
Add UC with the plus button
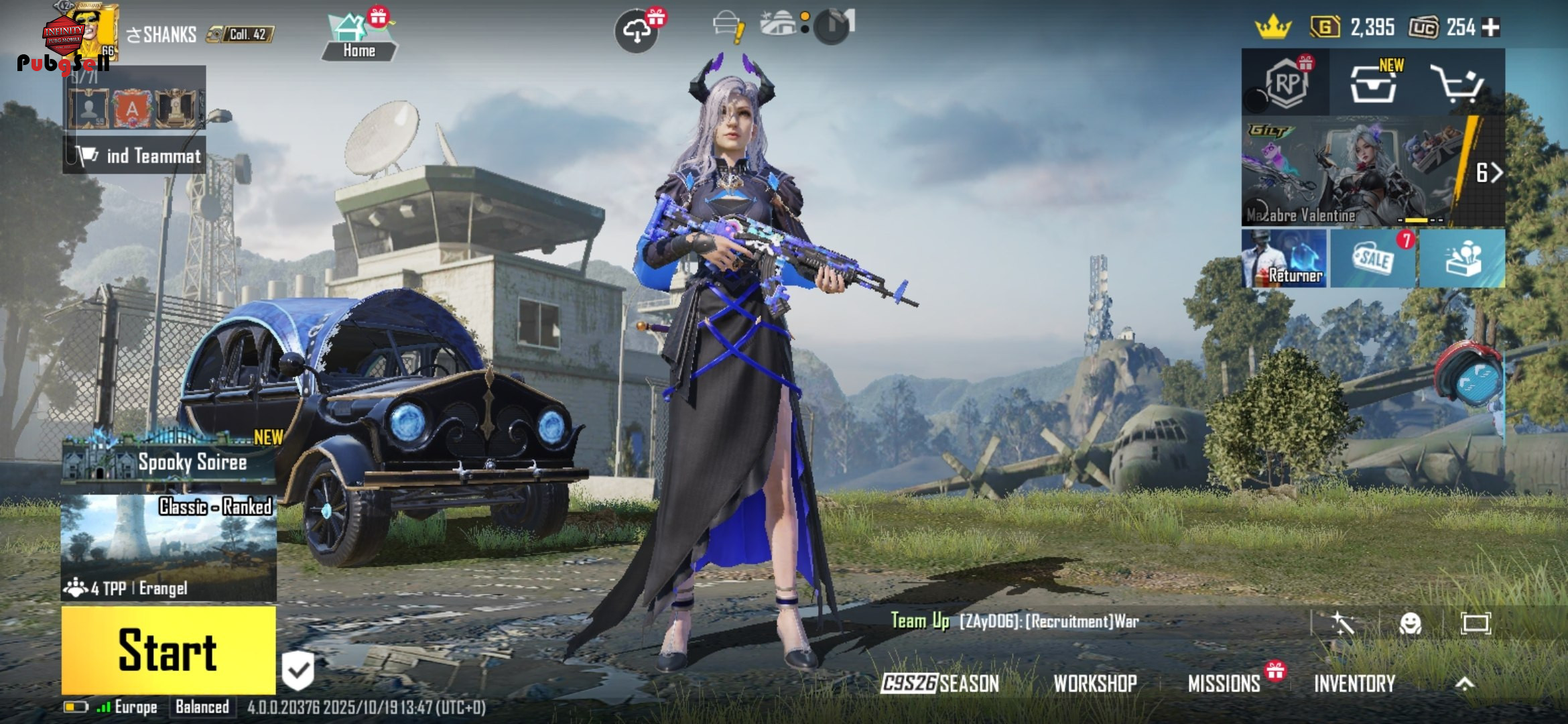(1491, 27)
